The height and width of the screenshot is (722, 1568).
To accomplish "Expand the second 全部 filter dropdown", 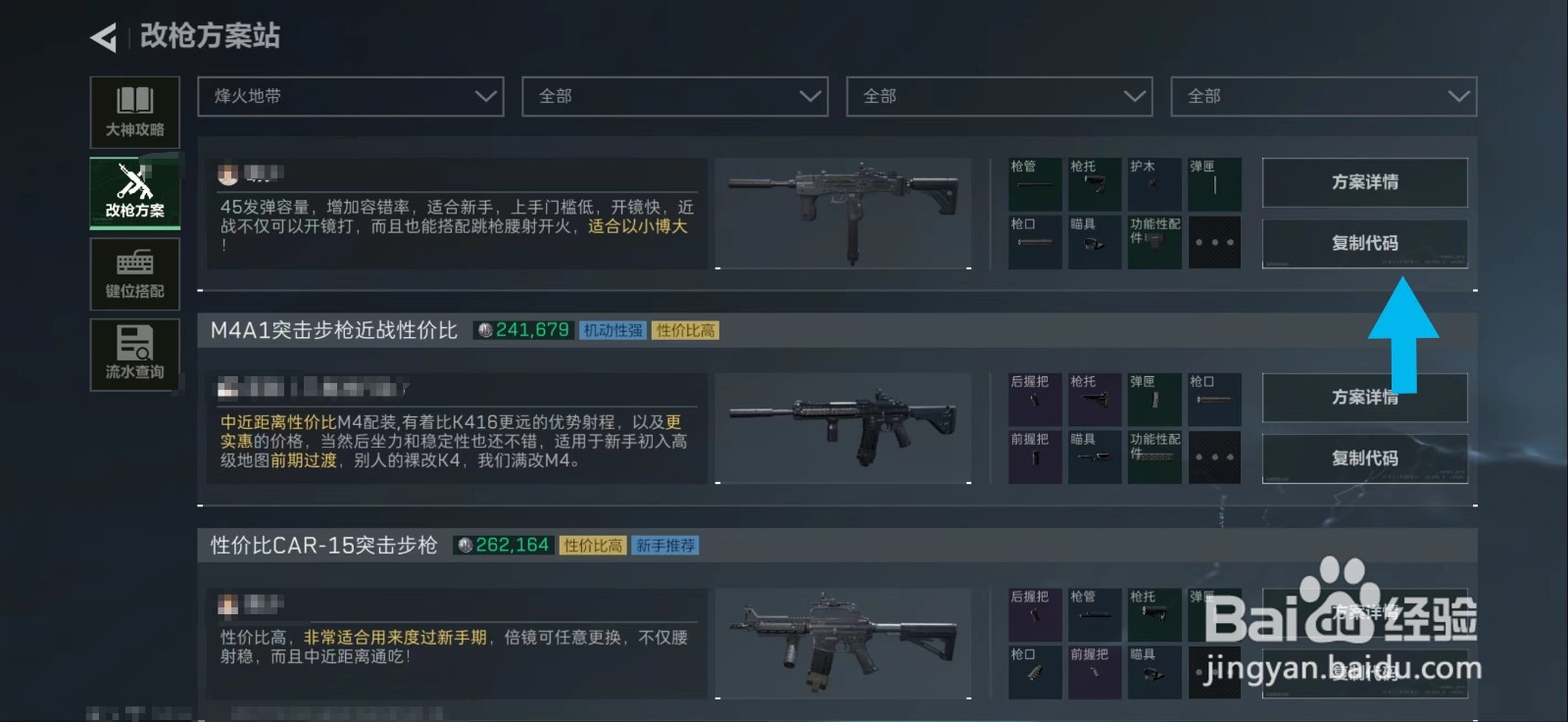I will pos(675,96).
